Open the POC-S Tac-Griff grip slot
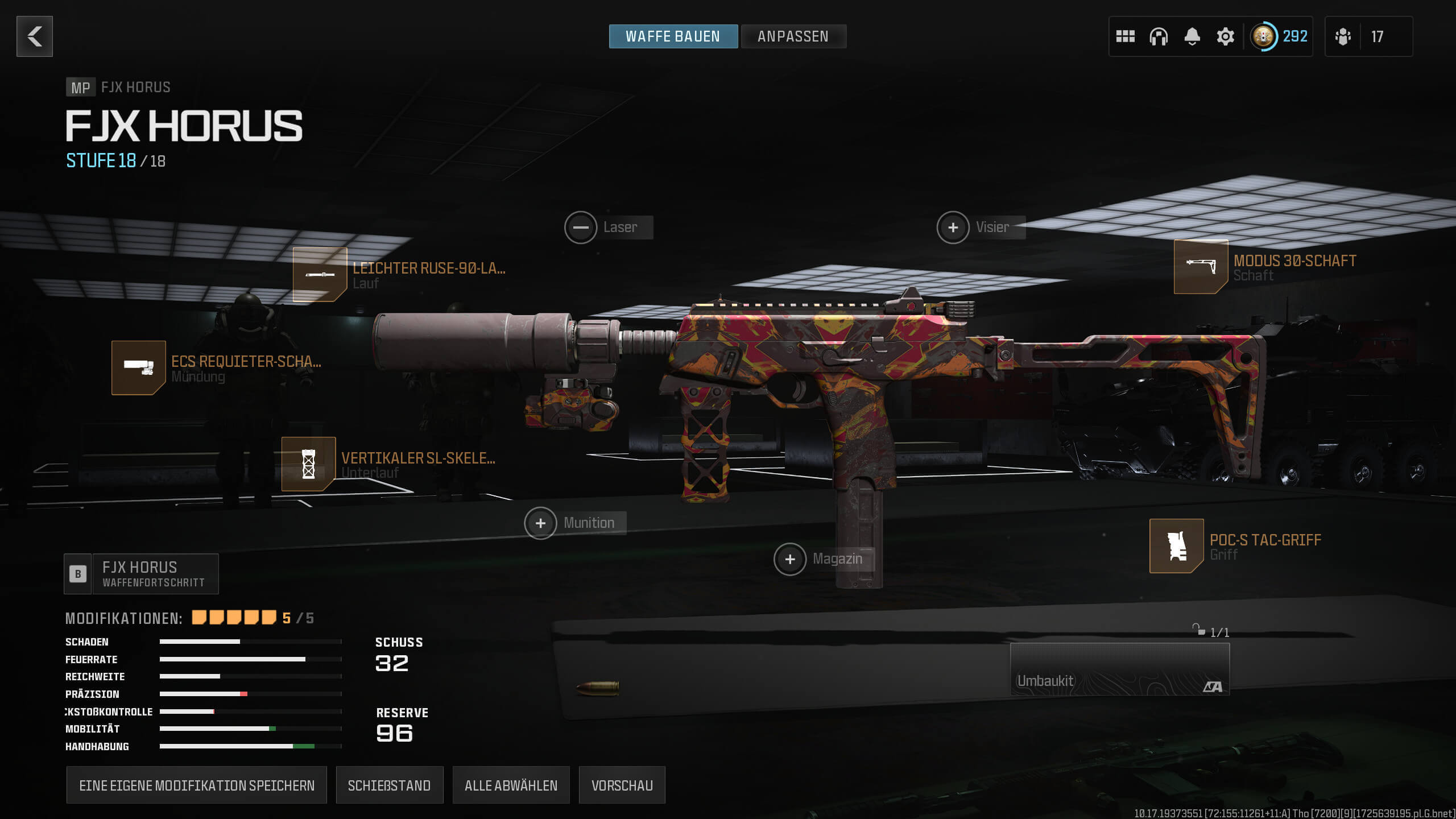Viewport: 1456px width, 819px height. click(1176, 546)
